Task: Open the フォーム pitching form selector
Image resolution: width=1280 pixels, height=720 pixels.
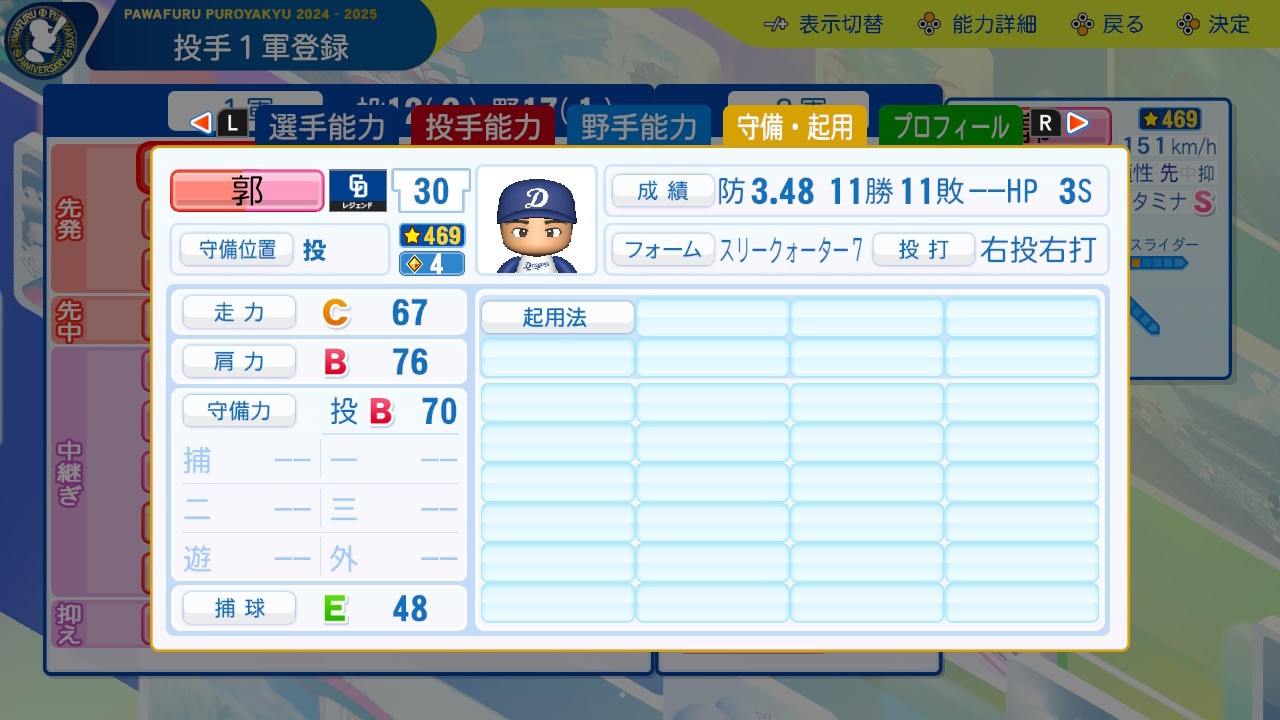Action: [663, 251]
